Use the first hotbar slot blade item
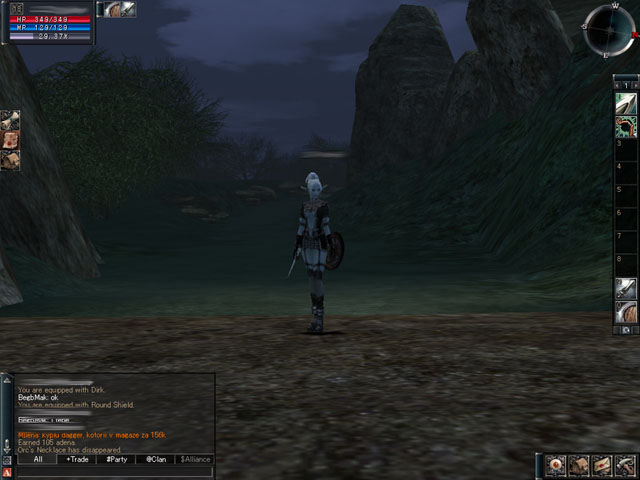The image size is (640, 480). click(626, 103)
